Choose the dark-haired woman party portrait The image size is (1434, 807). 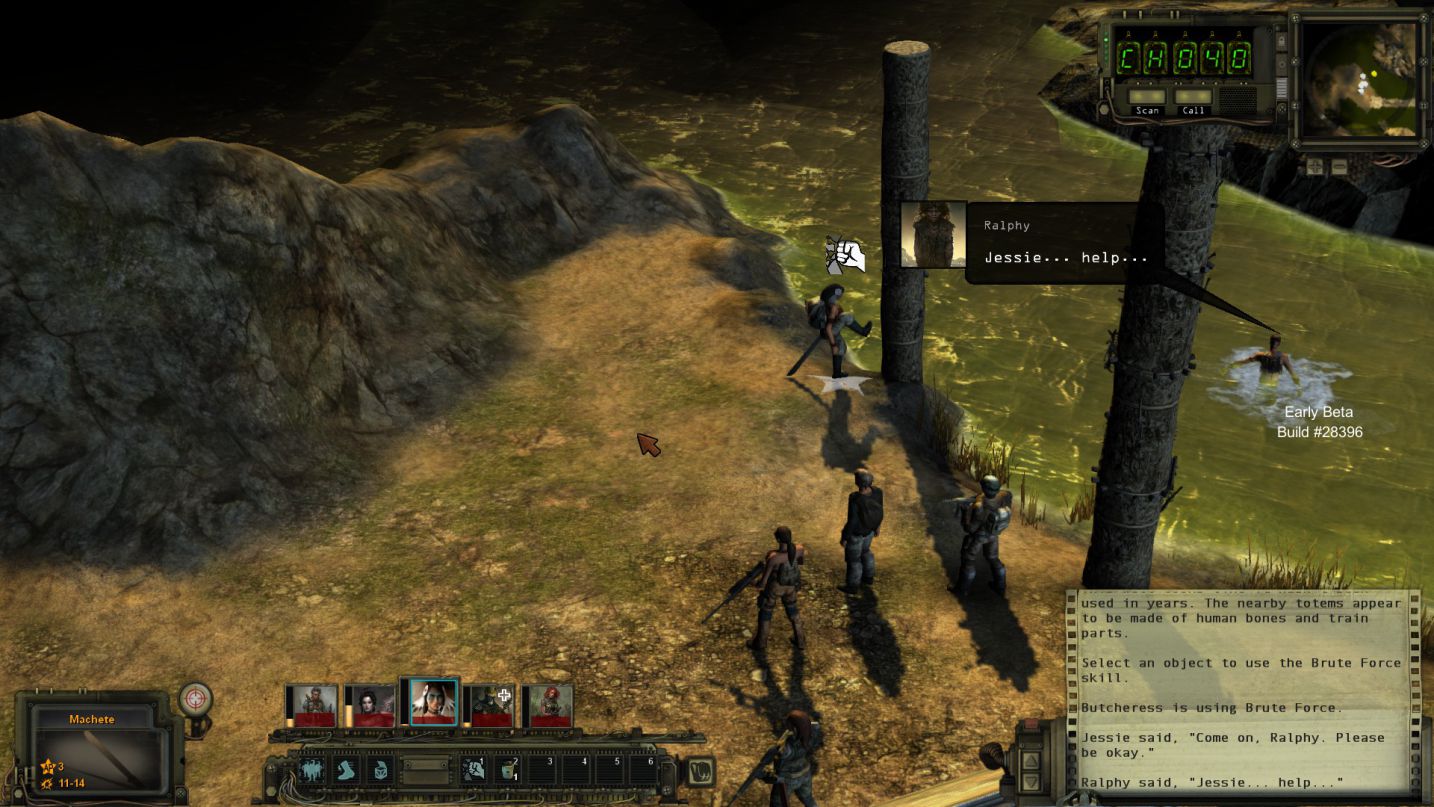[x=369, y=705]
